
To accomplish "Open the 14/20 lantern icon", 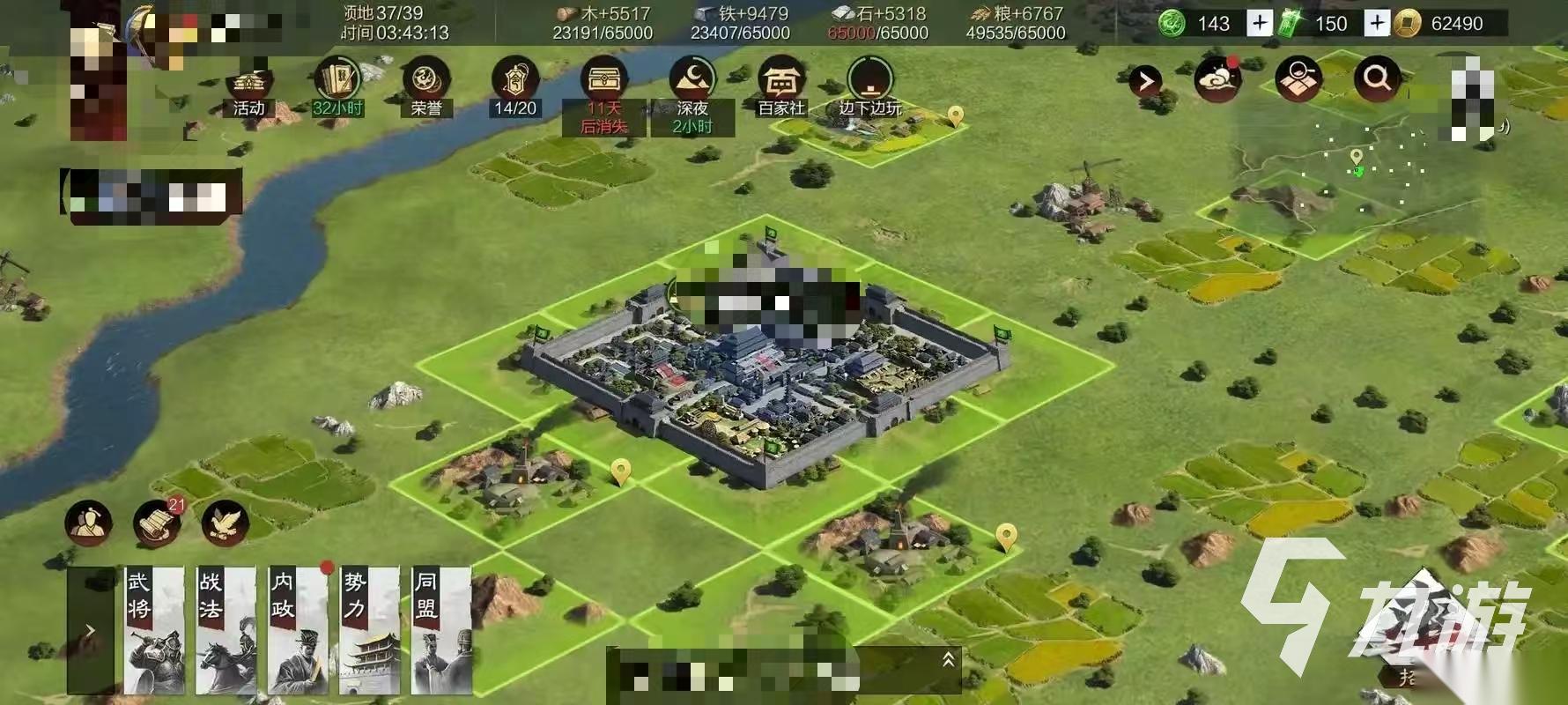I will 515,85.
